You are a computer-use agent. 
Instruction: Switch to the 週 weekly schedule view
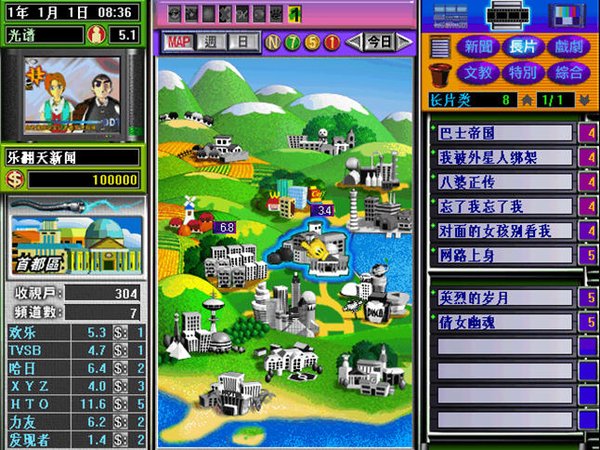pyautogui.click(x=211, y=42)
